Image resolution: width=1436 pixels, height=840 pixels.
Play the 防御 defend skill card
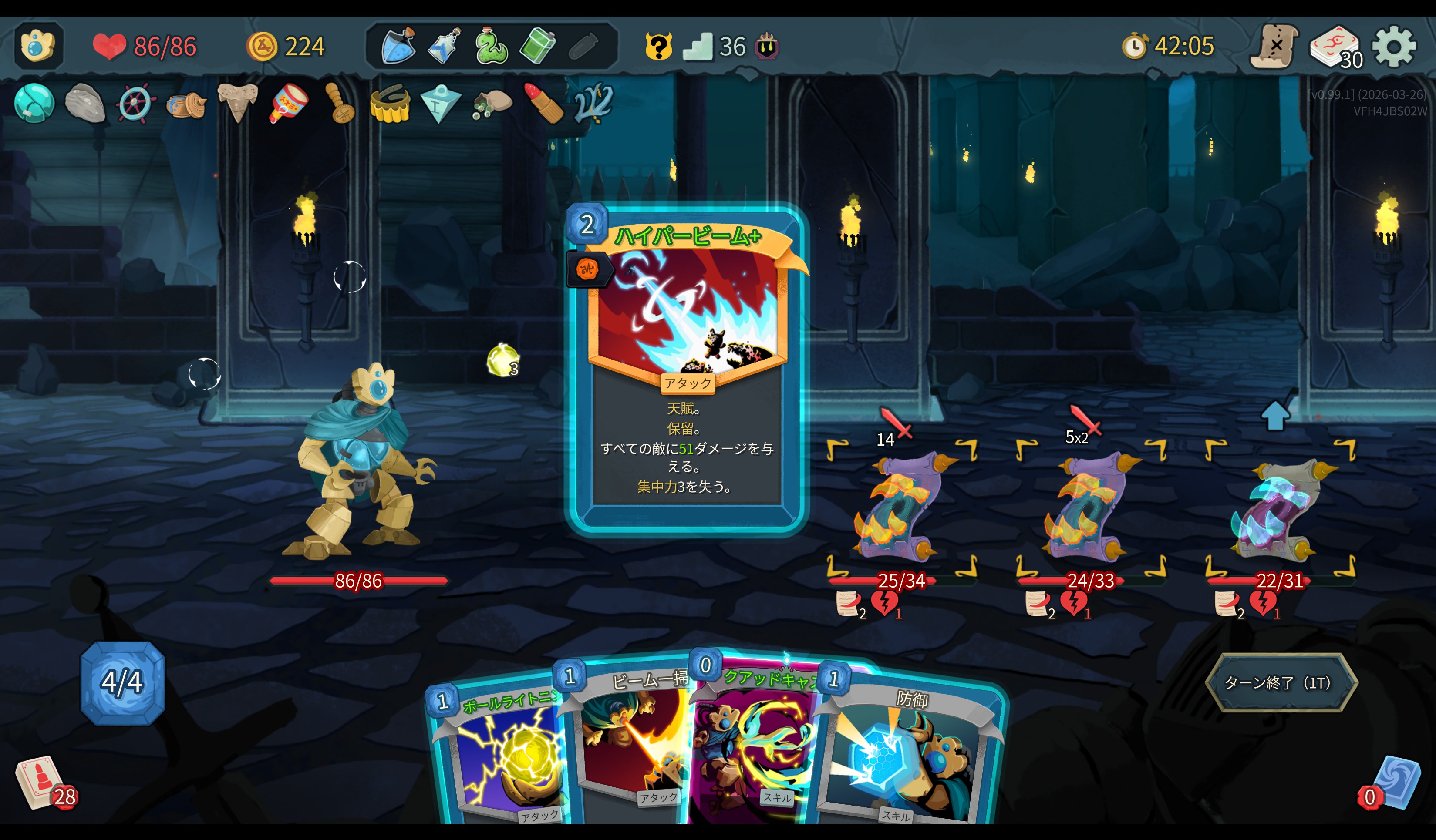pos(906,752)
